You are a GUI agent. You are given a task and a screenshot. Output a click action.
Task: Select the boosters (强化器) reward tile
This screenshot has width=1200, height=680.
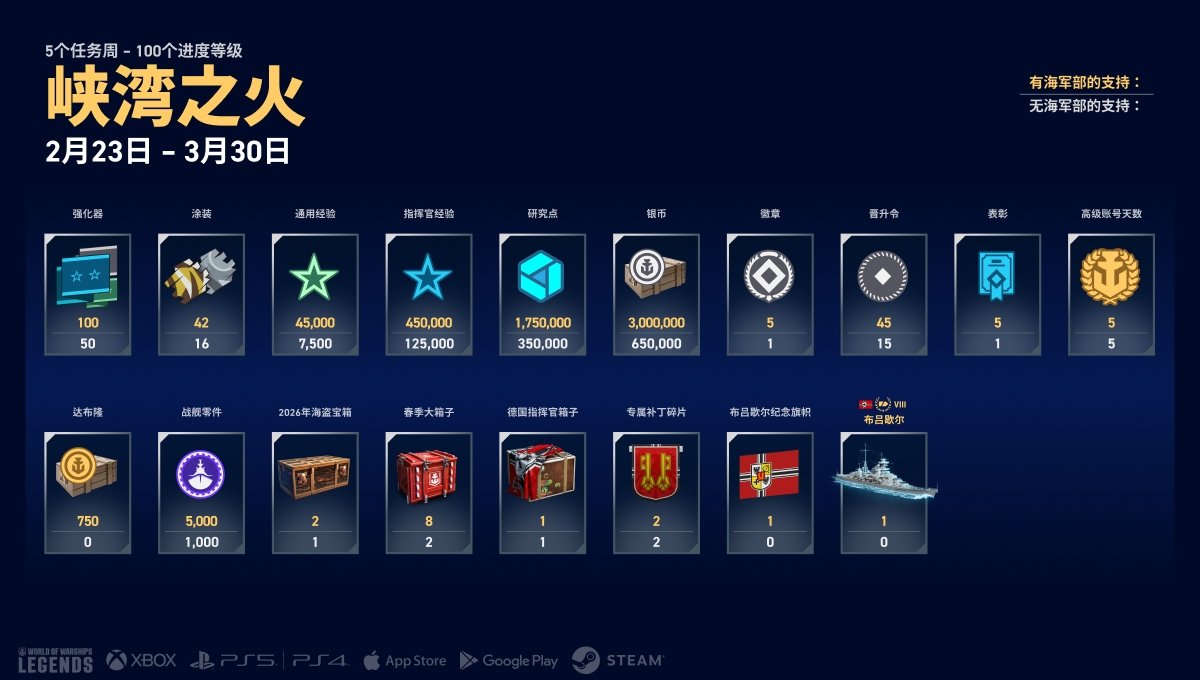pos(88,294)
